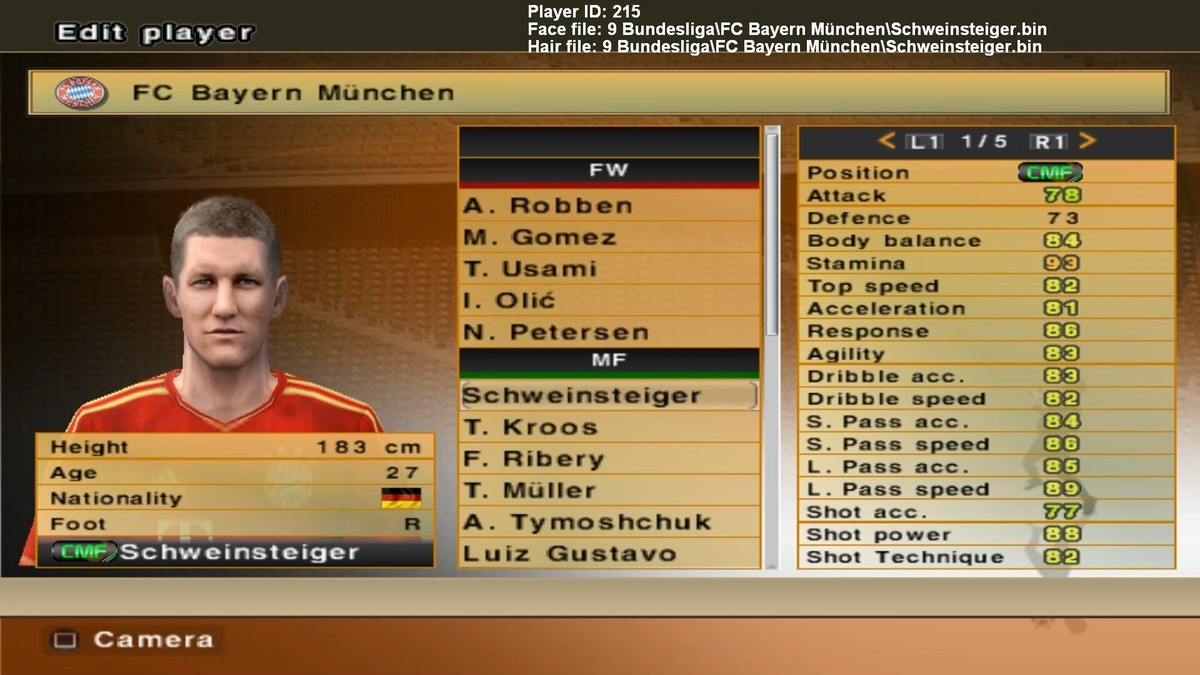The image size is (1200, 675).
Task: Go to the previous stats page arrow
Action: point(886,142)
